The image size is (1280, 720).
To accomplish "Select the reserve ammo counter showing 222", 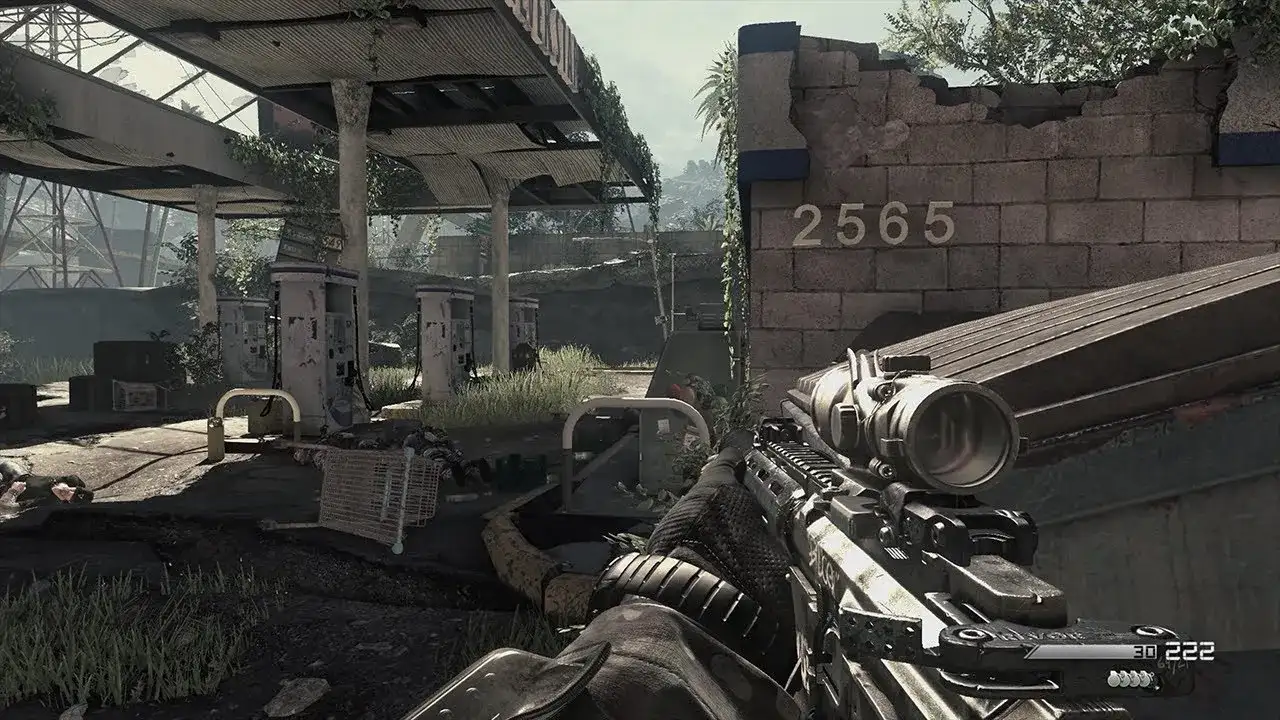I will click(x=1191, y=650).
